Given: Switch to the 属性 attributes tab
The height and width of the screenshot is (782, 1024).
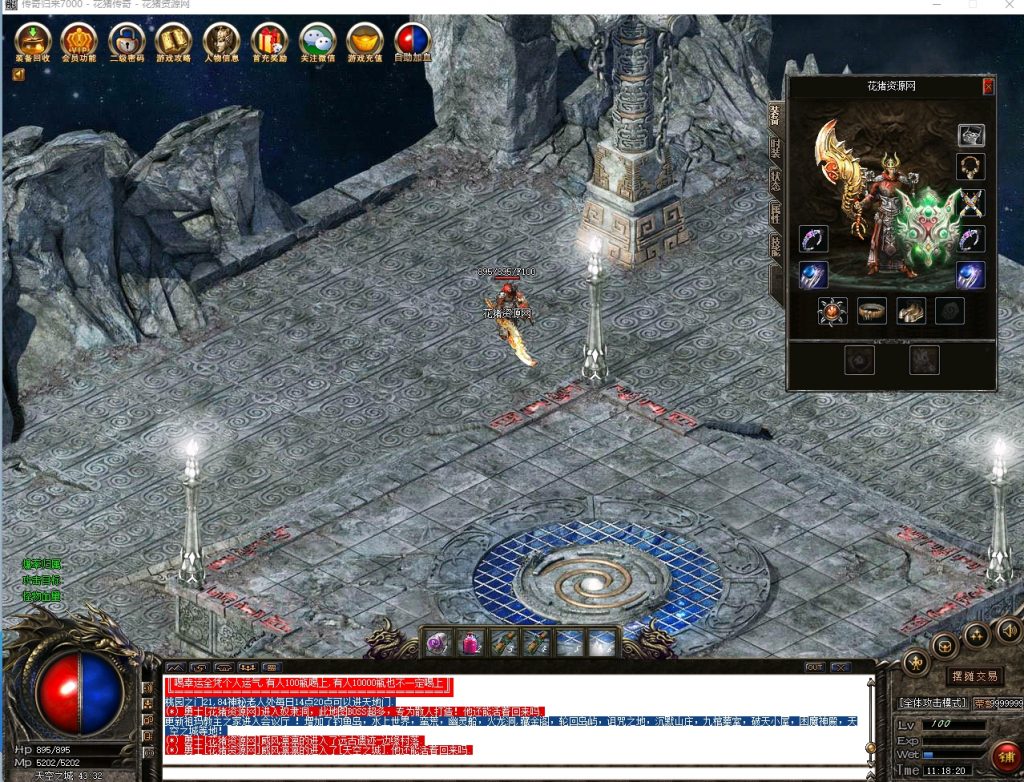Looking at the screenshot, I should (776, 212).
